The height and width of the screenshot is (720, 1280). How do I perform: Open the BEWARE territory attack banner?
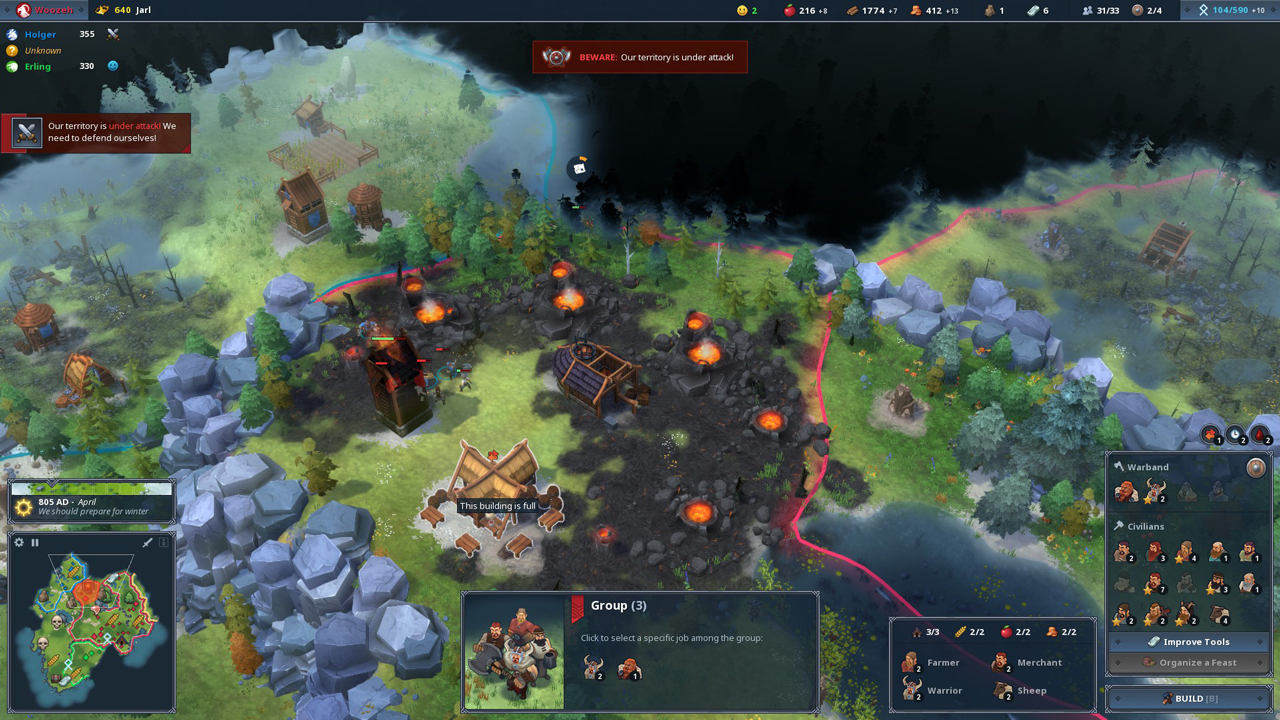pyautogui.click(x=640, y=57)
